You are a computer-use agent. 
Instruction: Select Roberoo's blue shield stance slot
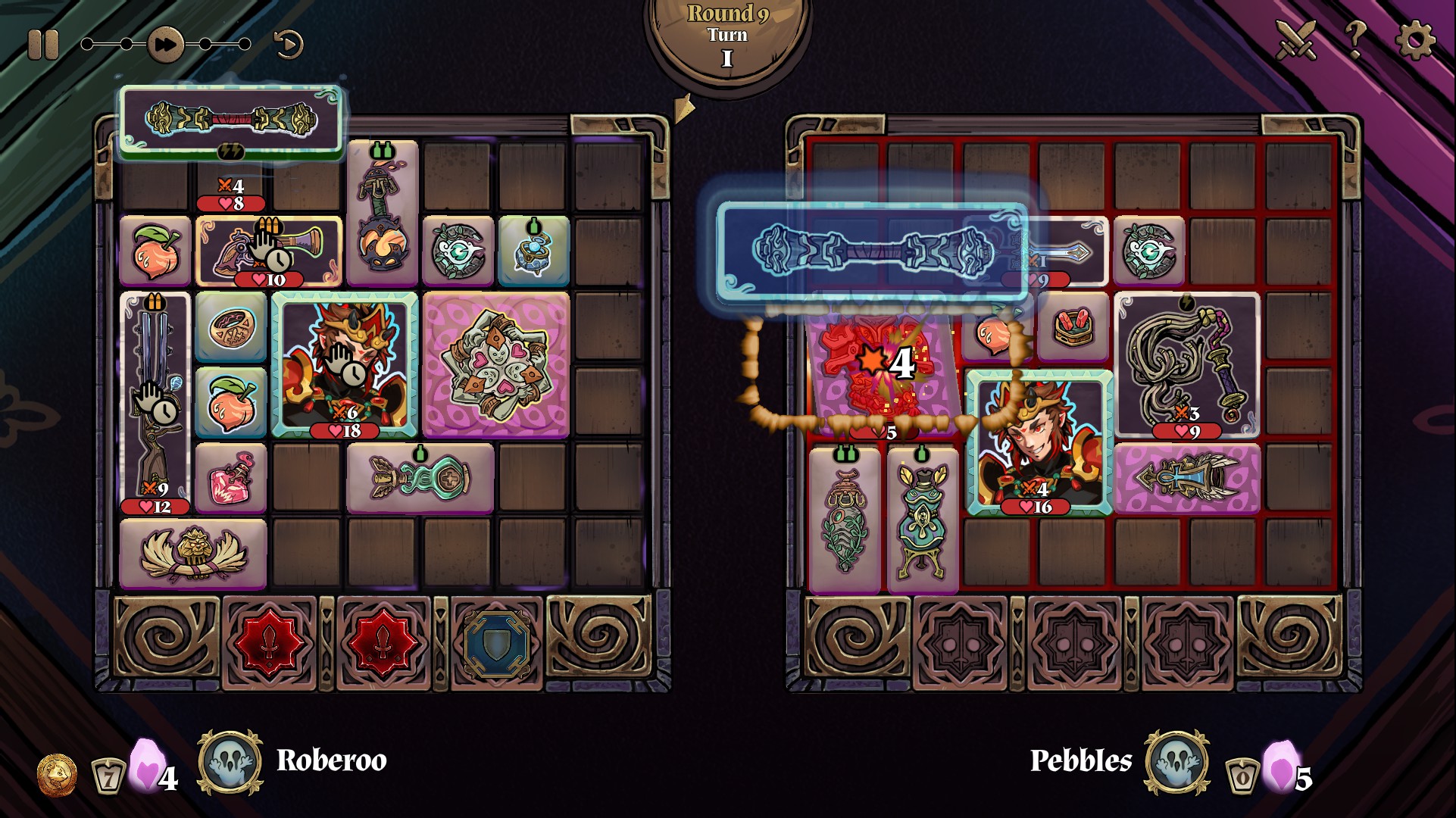pyautogui.click(x=496, y=644)
